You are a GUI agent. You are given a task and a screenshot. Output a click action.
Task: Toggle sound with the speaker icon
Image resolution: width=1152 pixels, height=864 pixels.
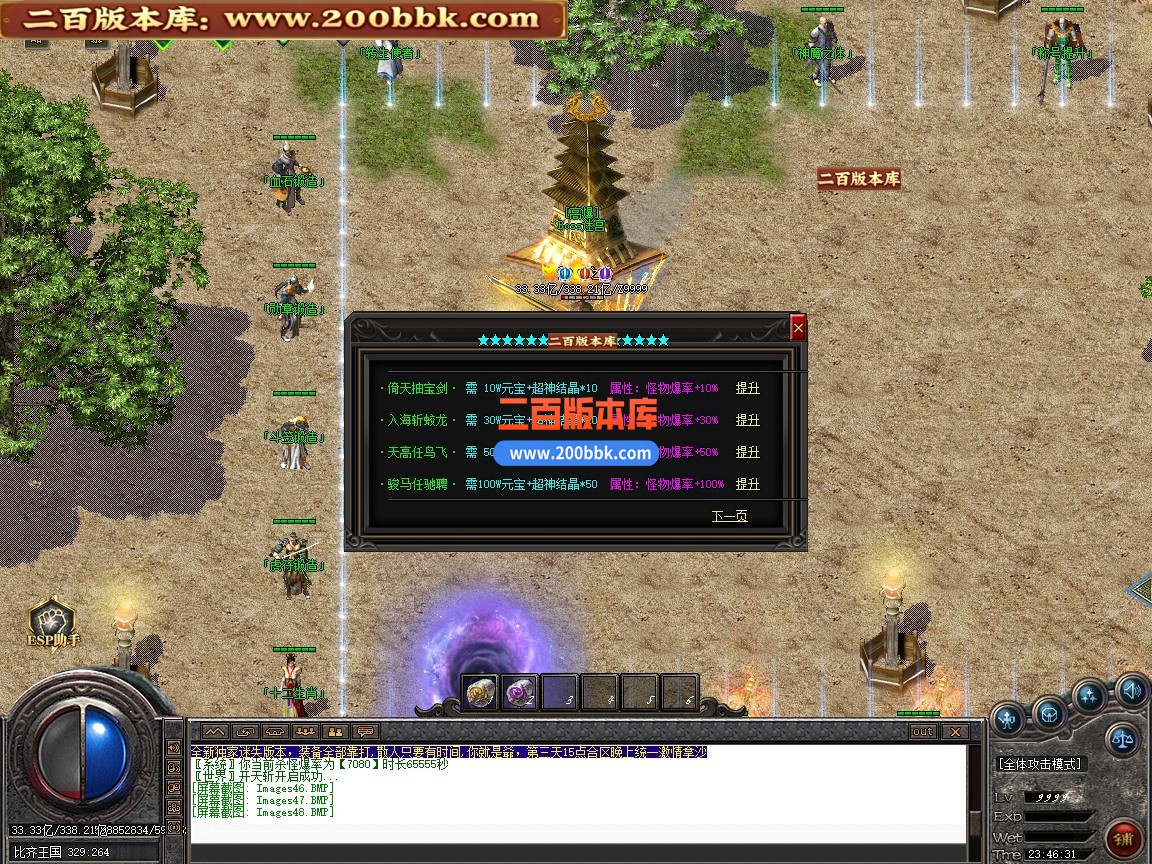tap(1132, 690)
